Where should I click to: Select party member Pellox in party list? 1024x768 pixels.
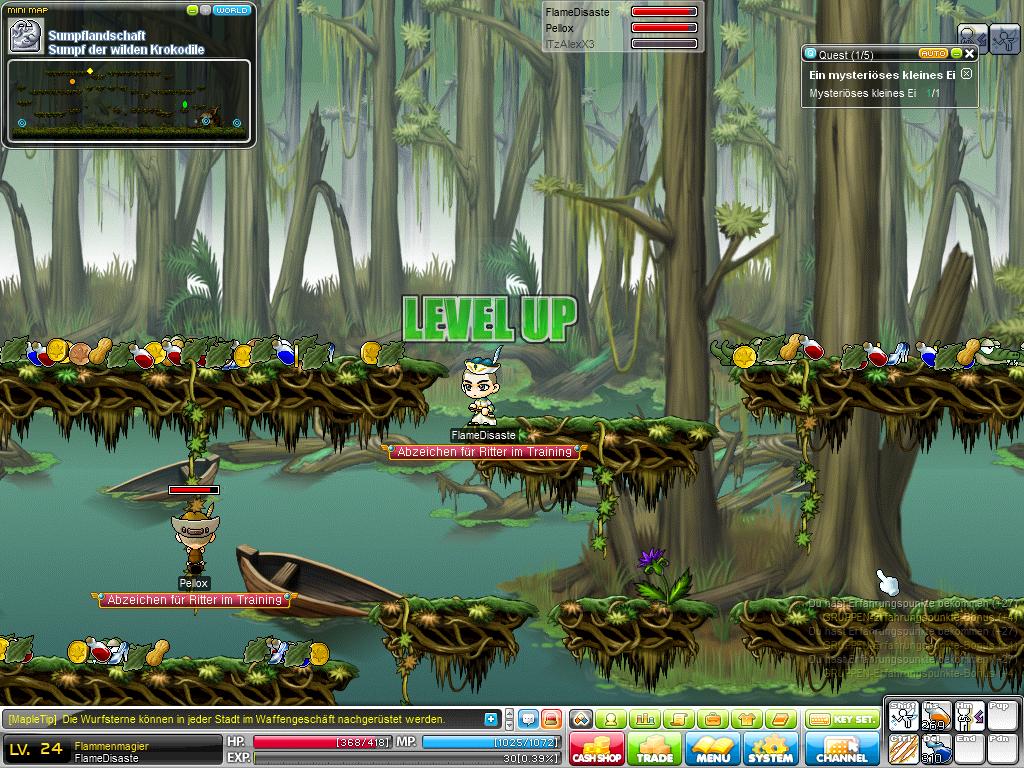coord(560,28)
